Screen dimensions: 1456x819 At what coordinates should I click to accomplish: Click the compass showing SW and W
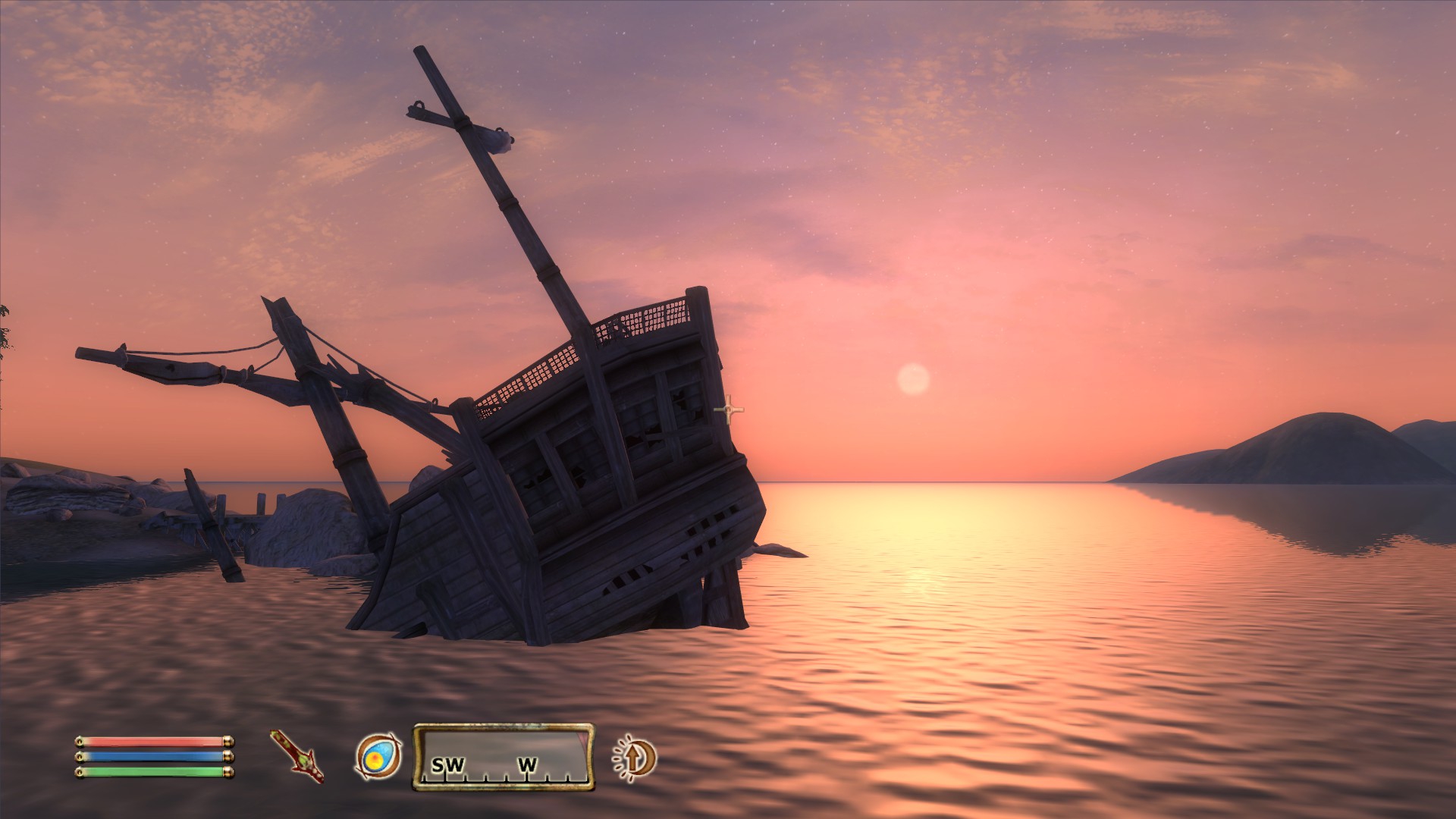pyautogui.click(x=504, y=757)
